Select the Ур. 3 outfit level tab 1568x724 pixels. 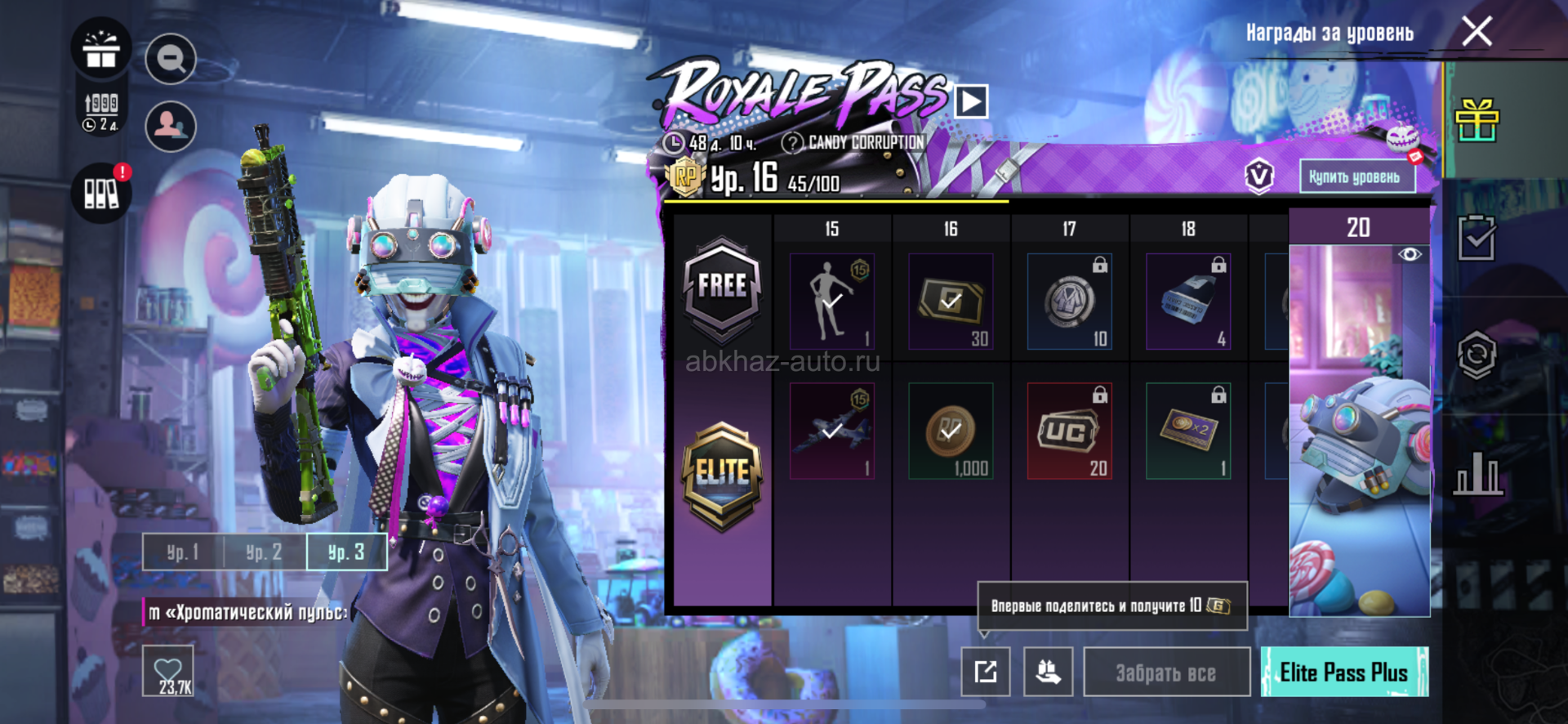pyautogui.click(x=345, y=552)
